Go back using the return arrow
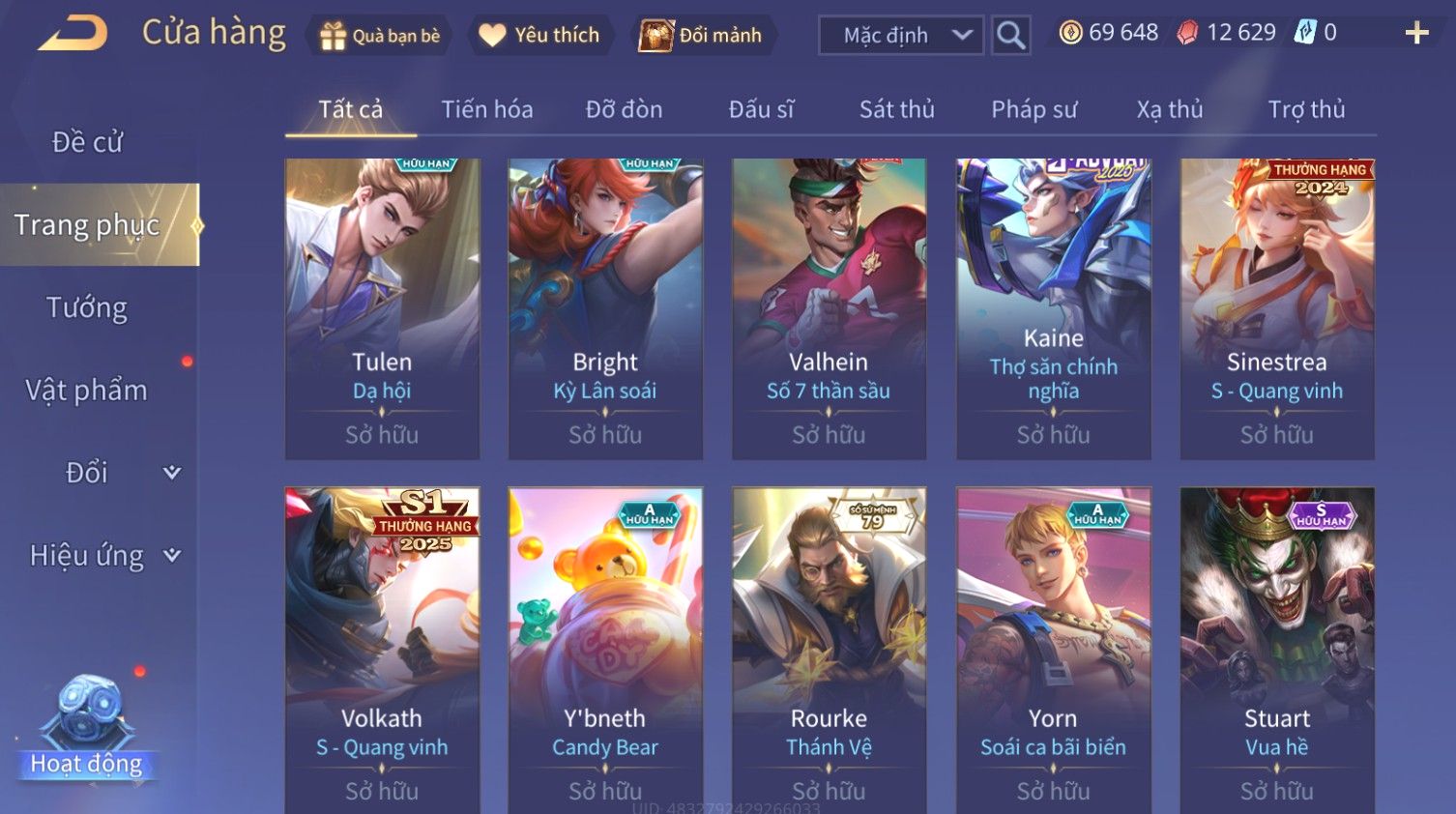This screenshot has width=1456, height=814. pos(73,34)
